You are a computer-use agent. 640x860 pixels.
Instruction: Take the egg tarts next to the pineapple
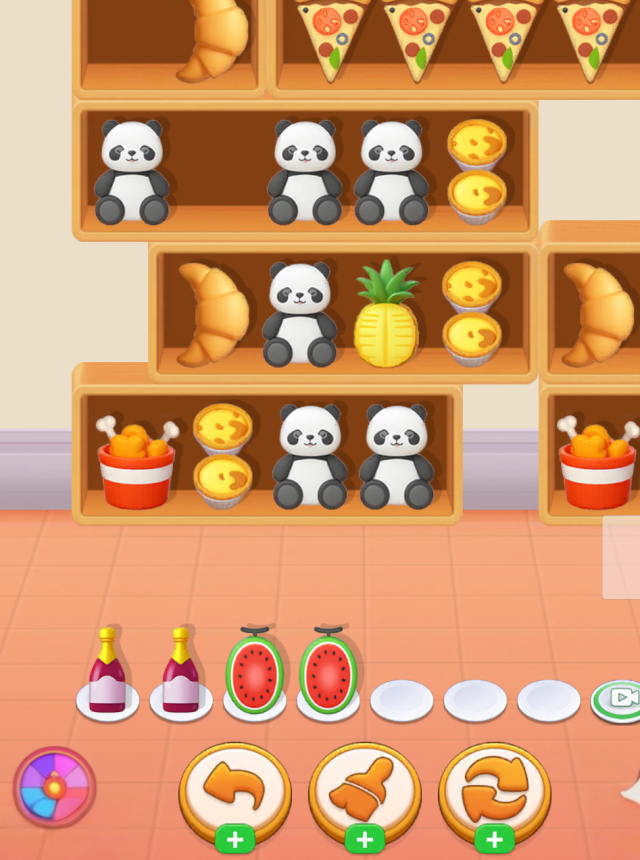472,314
